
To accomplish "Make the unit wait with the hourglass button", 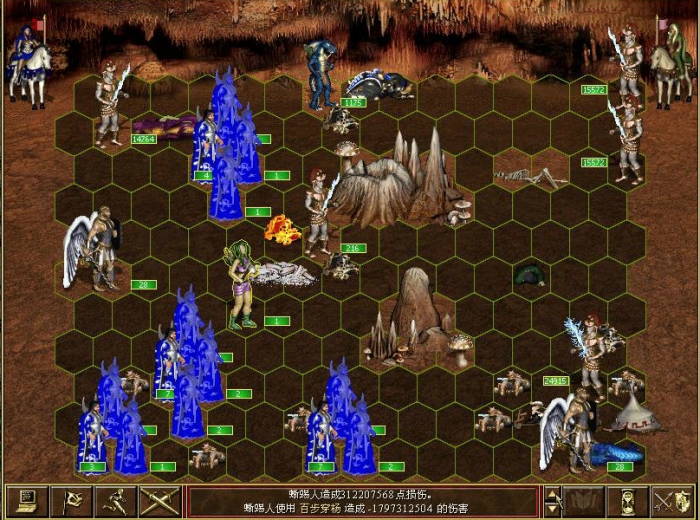I will pyautogui.click(x=628, y=500).
